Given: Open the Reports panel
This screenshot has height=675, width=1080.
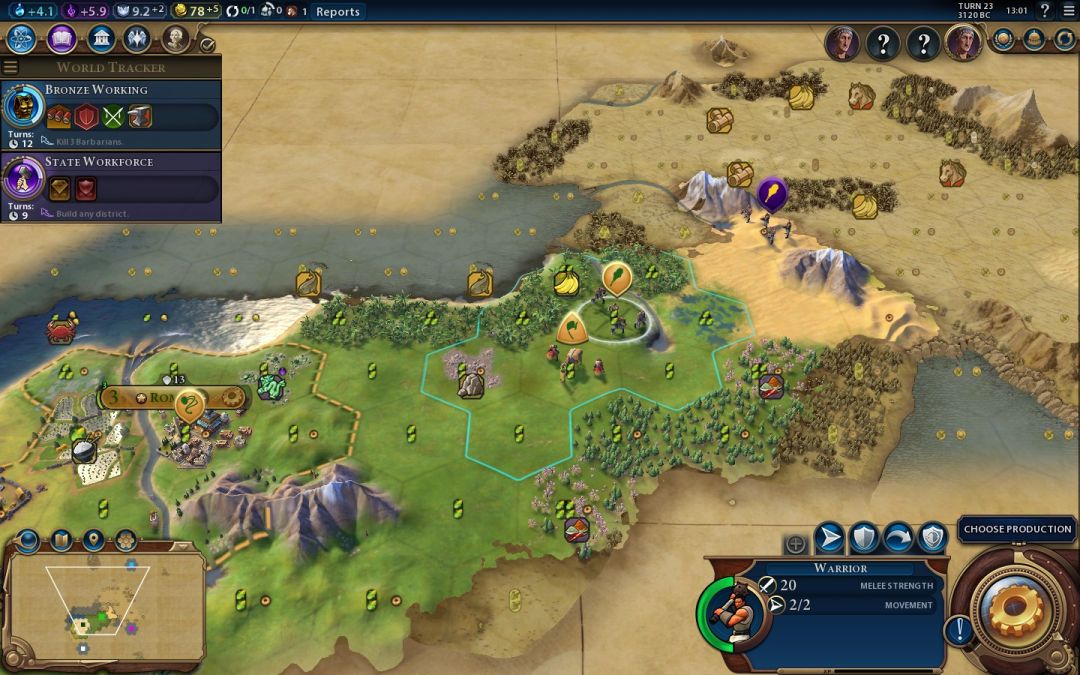Looking at the screenshot, I should coord(337,12).
